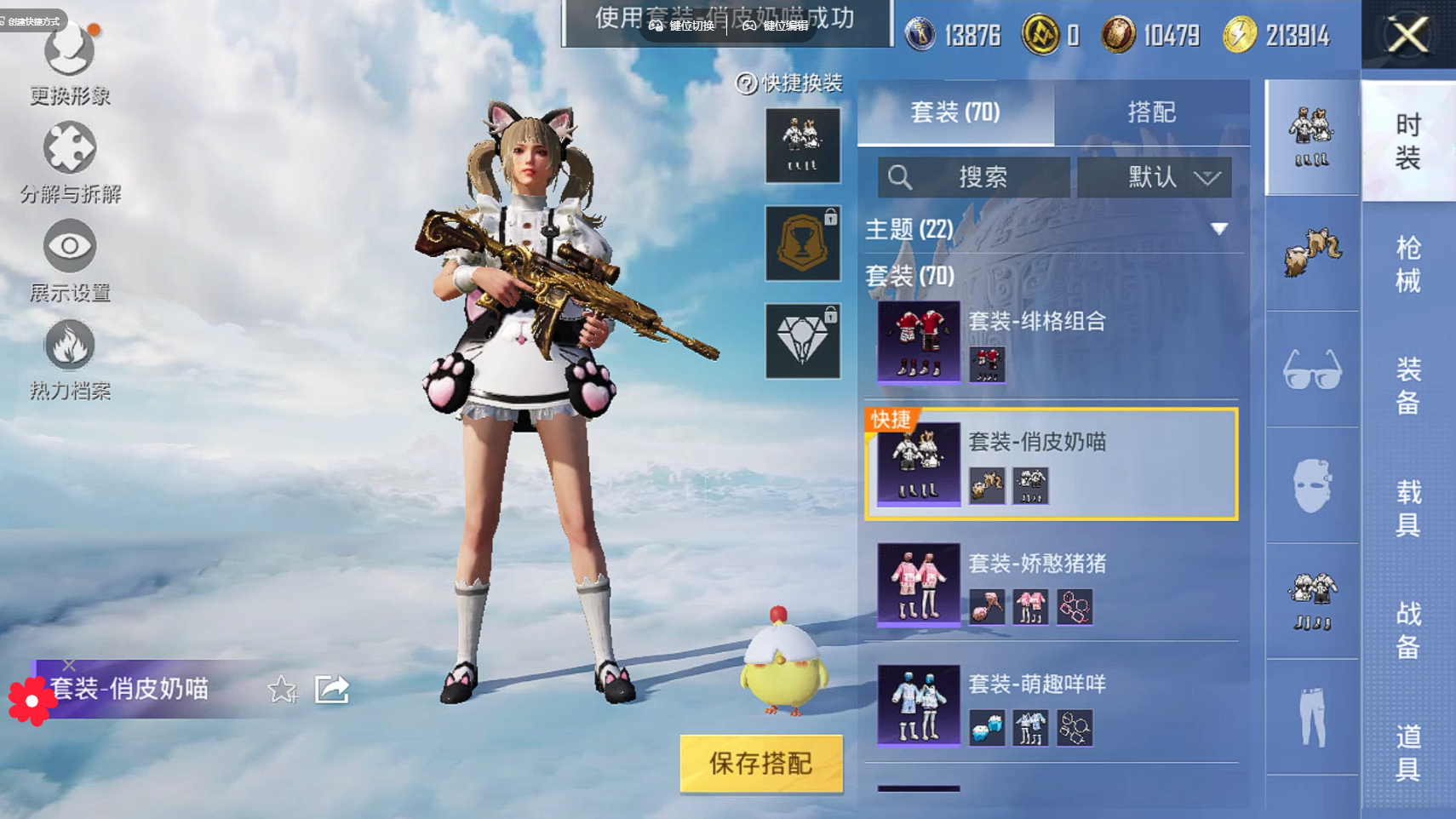
Task: Open 热力档案 heat archive
Action: pos(69,359)
